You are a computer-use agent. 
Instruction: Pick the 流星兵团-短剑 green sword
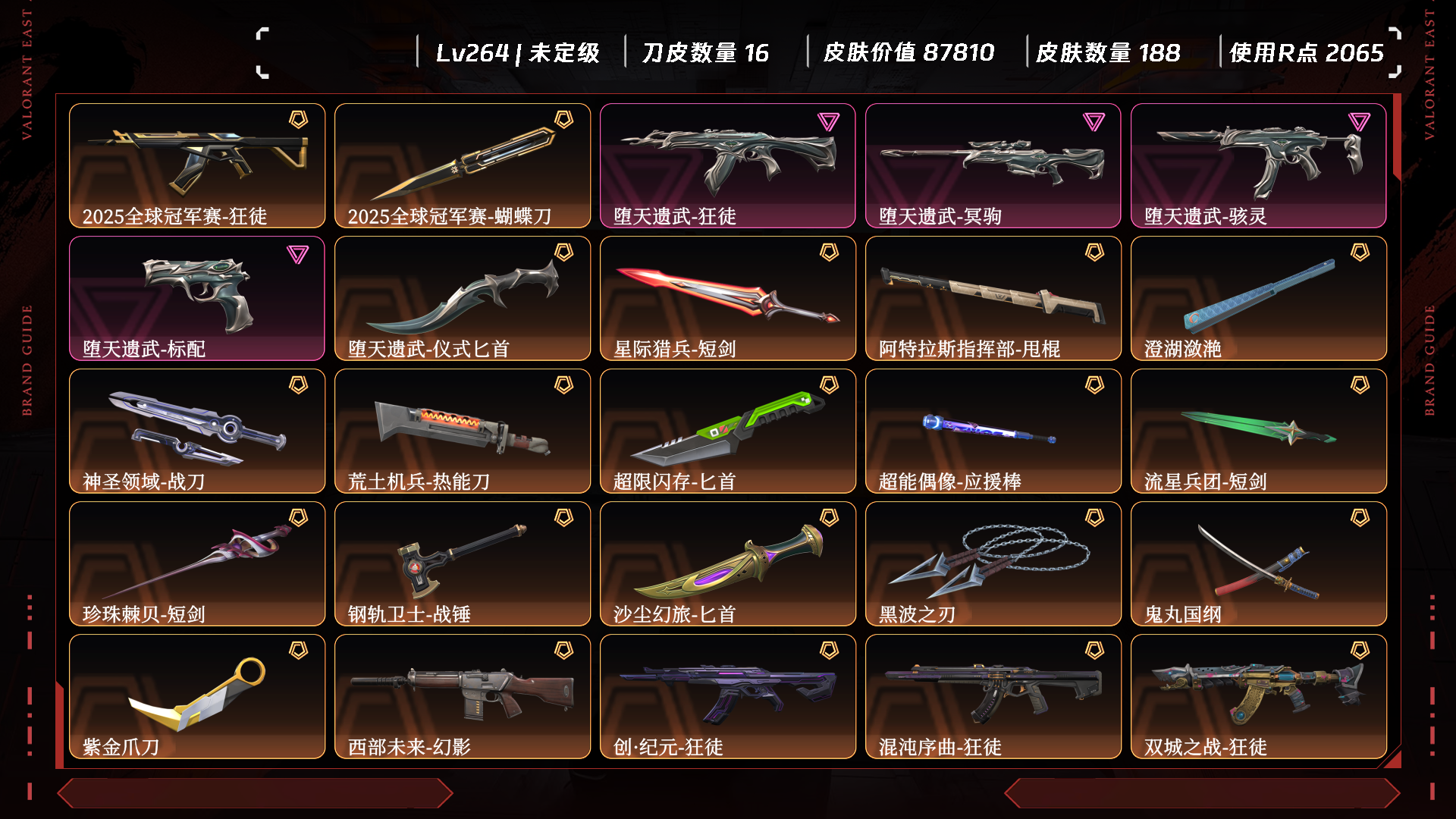[1259, 431]
